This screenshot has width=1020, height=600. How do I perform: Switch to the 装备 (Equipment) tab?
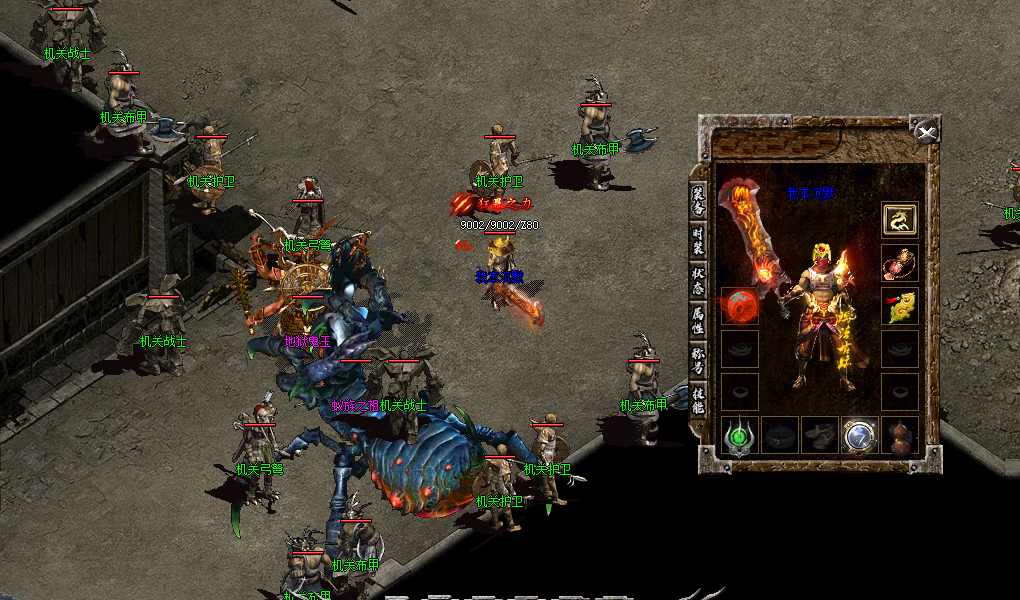[698, 198]
